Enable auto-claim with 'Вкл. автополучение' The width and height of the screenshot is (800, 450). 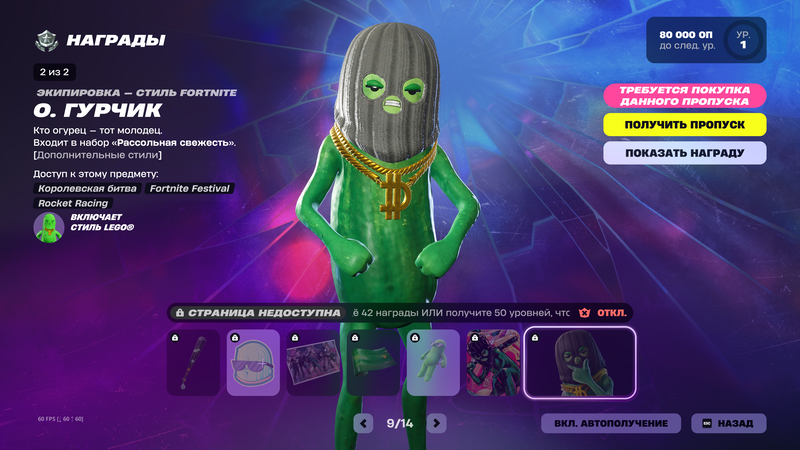click(611, 423)
